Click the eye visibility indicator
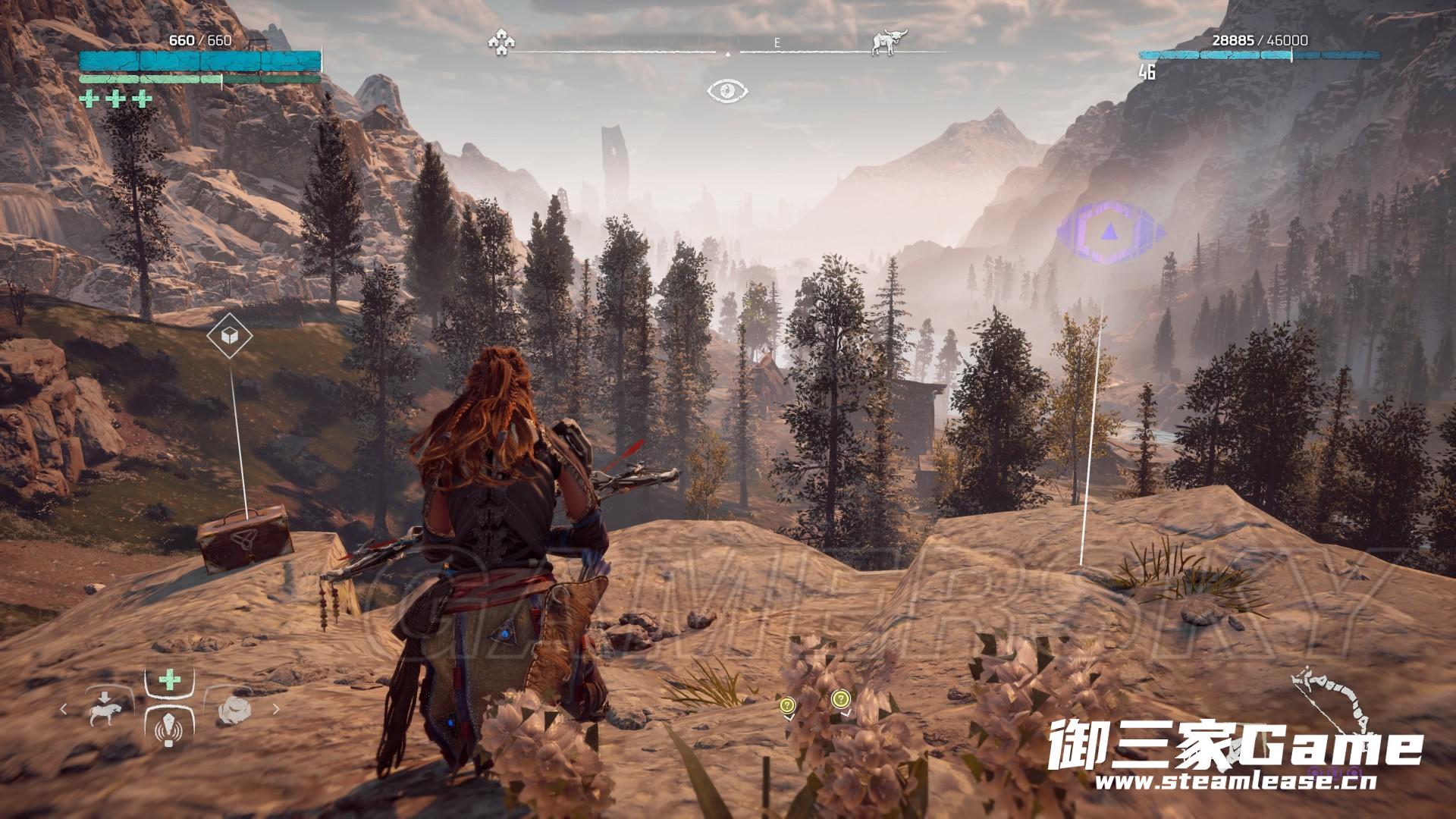The height and width of the screenshot is (819, 1456). tap(727, 91)
